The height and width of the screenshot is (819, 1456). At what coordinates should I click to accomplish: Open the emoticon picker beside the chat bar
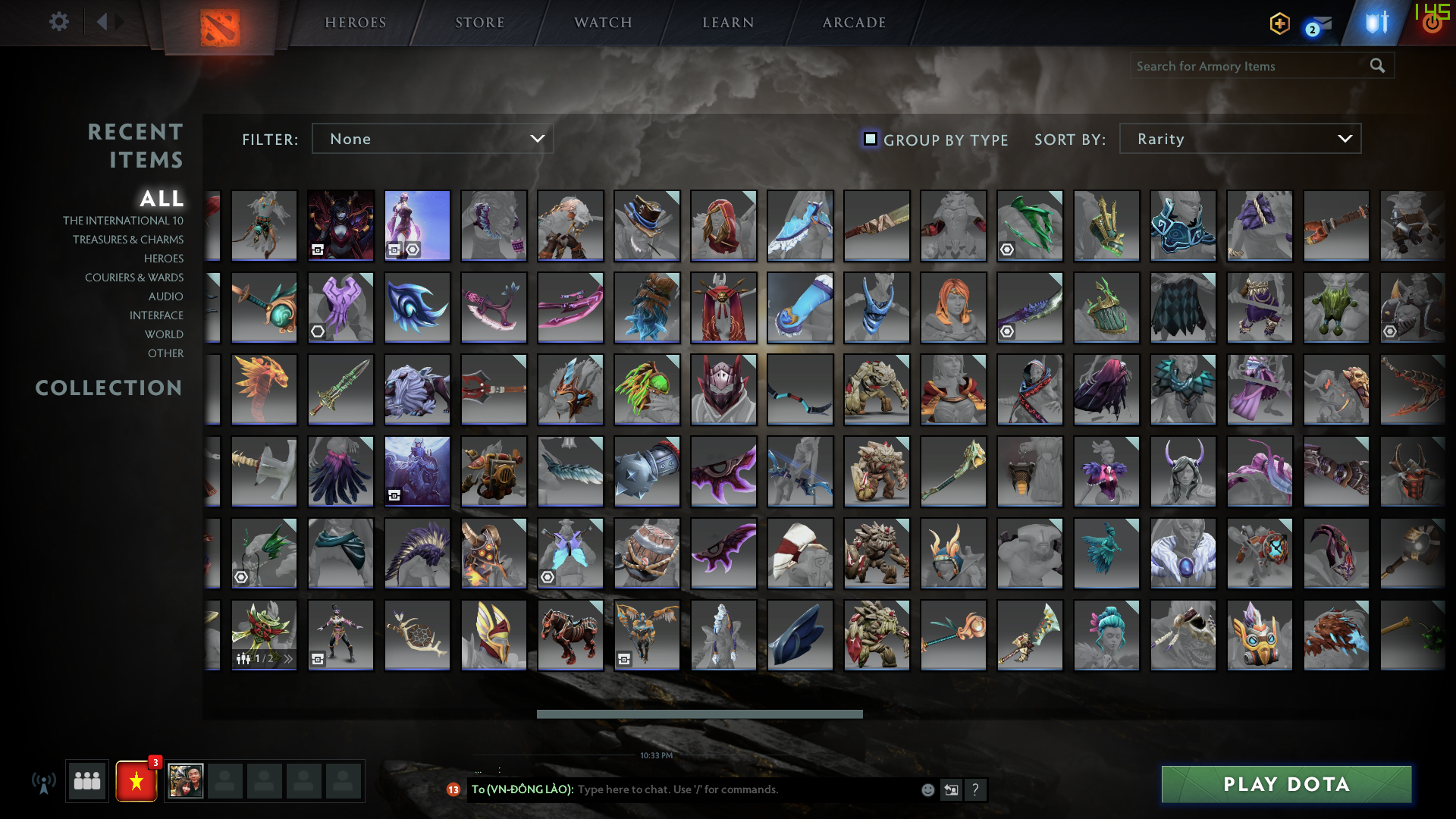pos(927,789)
